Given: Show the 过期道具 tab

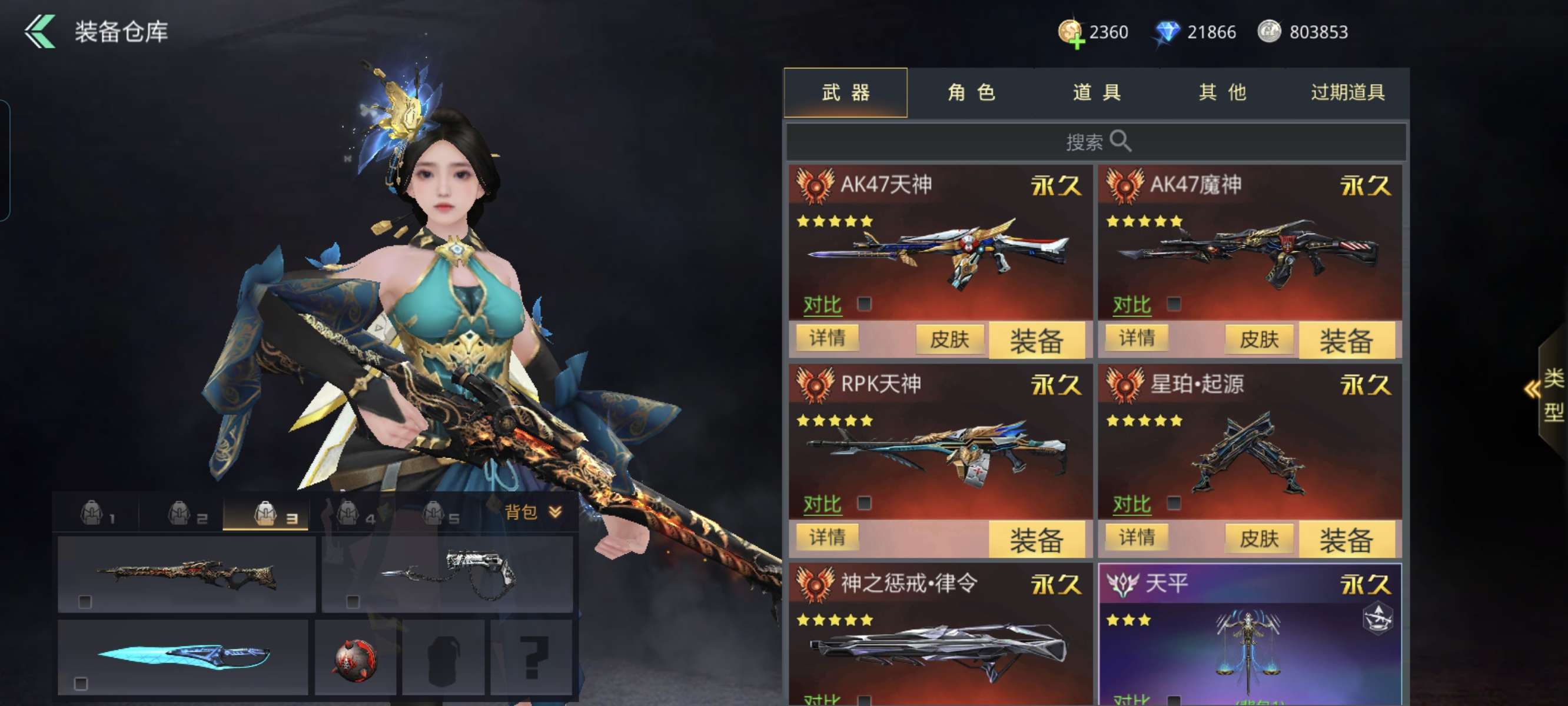Looking at the screenshot, I should (x=1348, y=92).
